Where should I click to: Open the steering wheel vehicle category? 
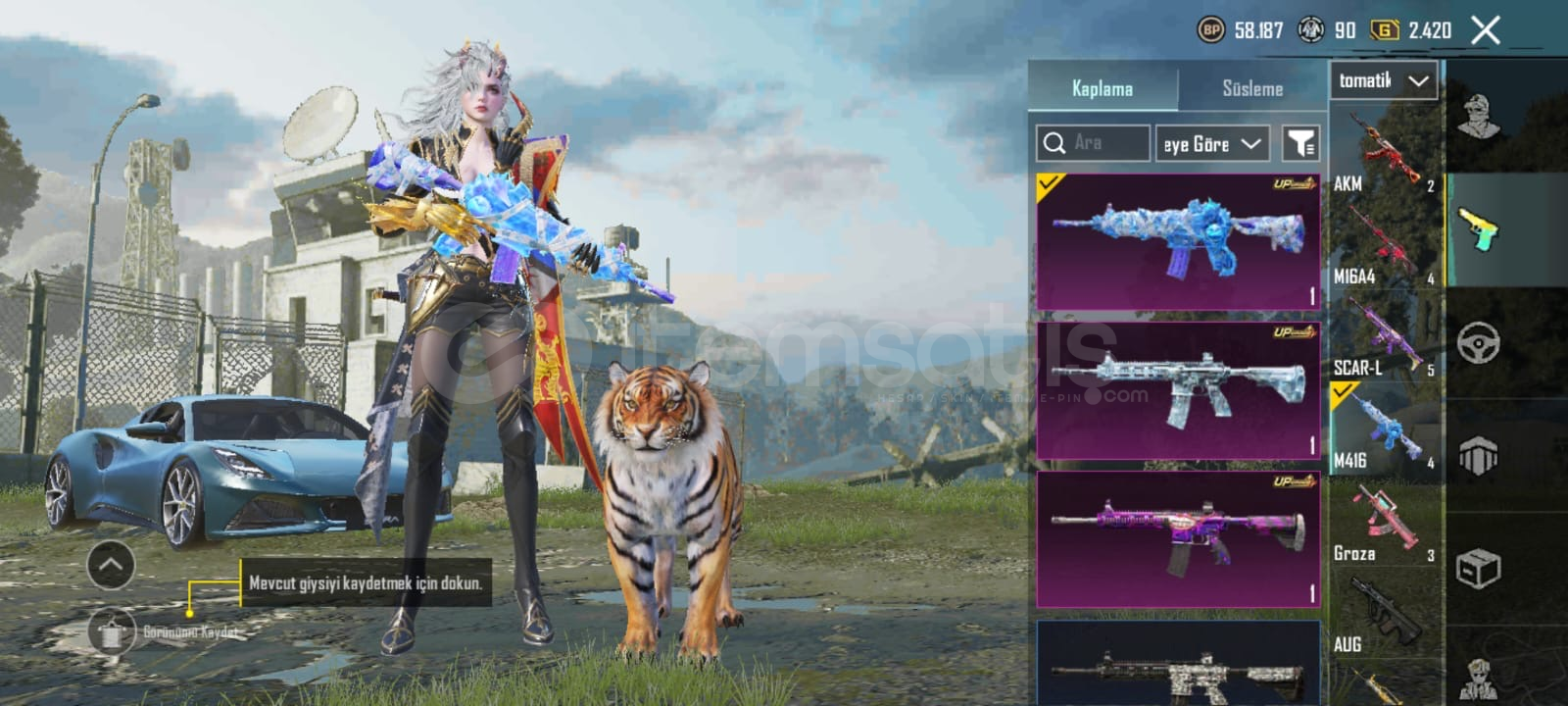click(x=1478, y=343)
